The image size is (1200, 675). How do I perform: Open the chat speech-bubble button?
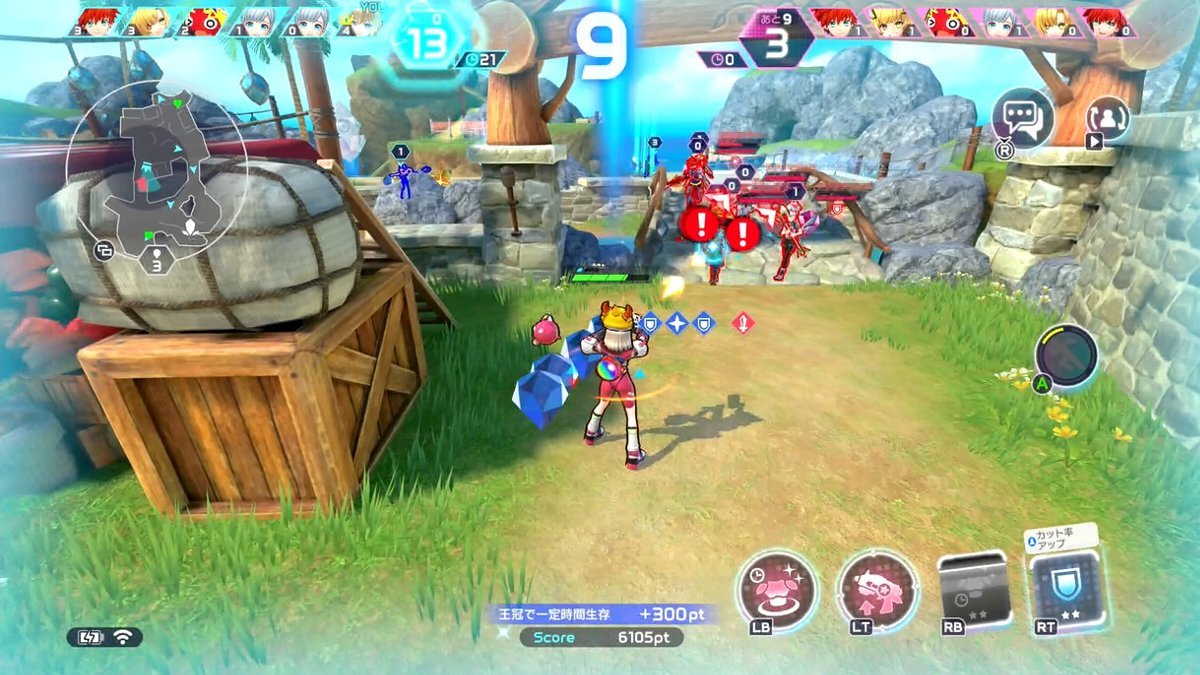pyautogui.click(x=1022, y=120)
